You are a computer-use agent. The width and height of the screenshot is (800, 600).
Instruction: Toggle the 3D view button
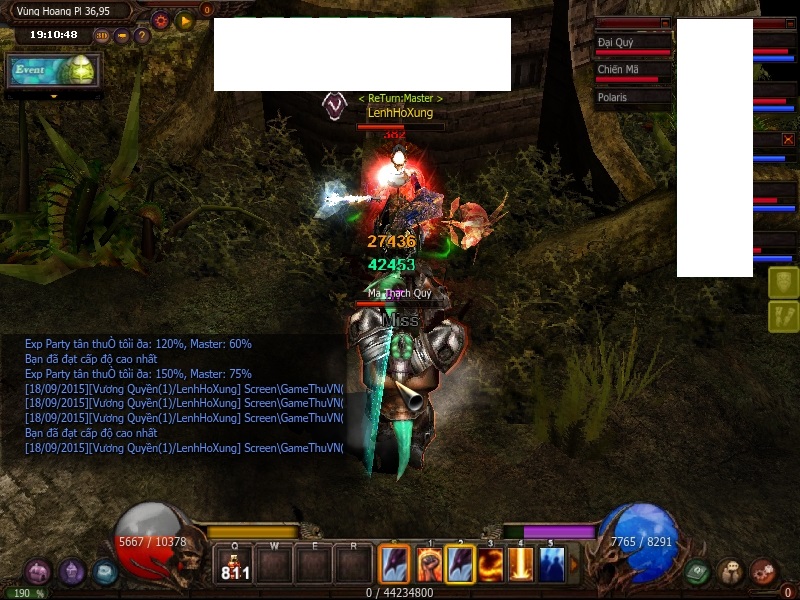click(x=102, y=36)
